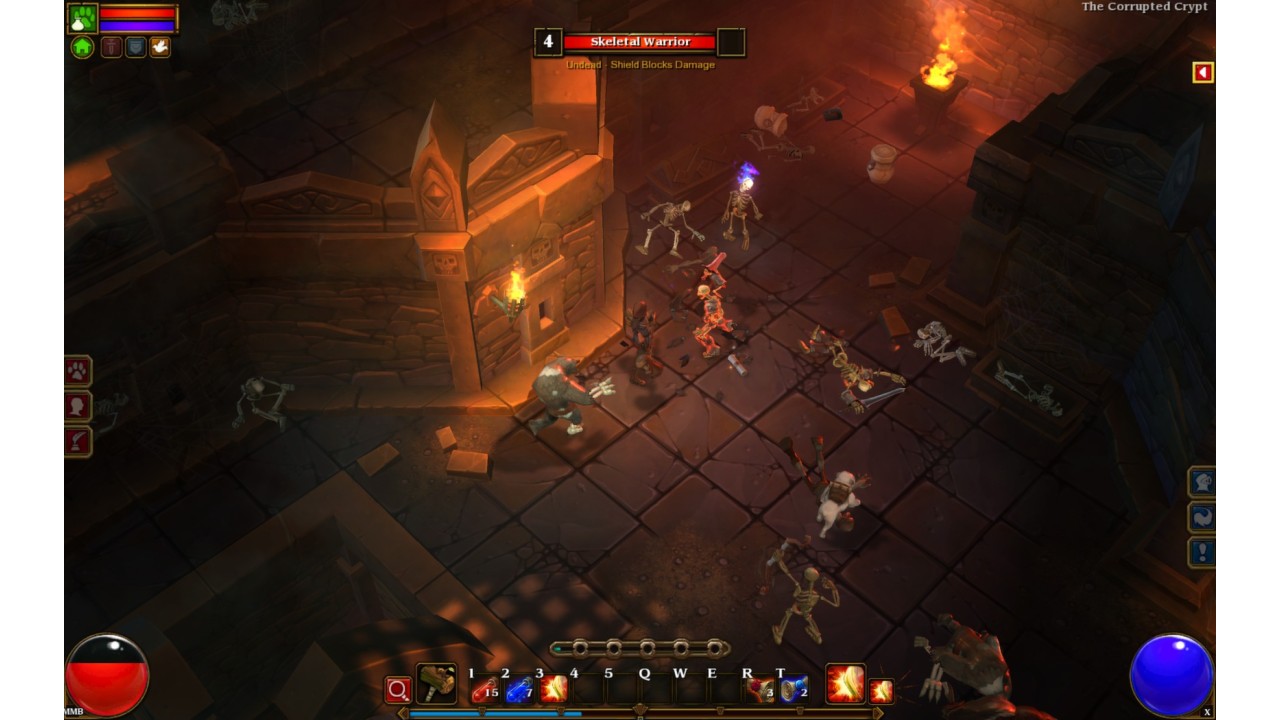
Task: Open inventory via blue helmet icon
Action: (x=1202, y=483)
